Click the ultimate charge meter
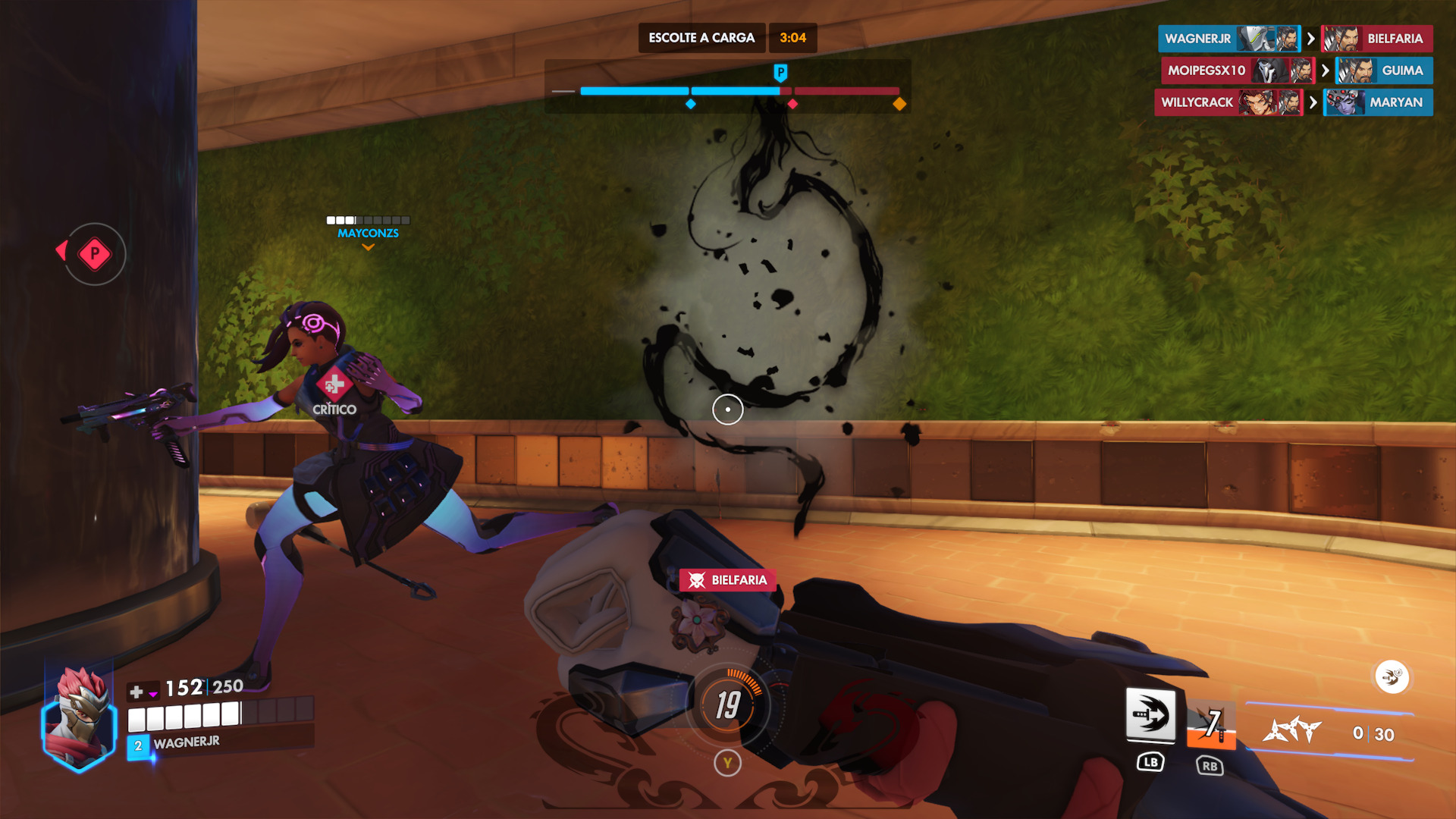Image resolution: width=1456 pixels, height=819 pixels. pos(728,704)
